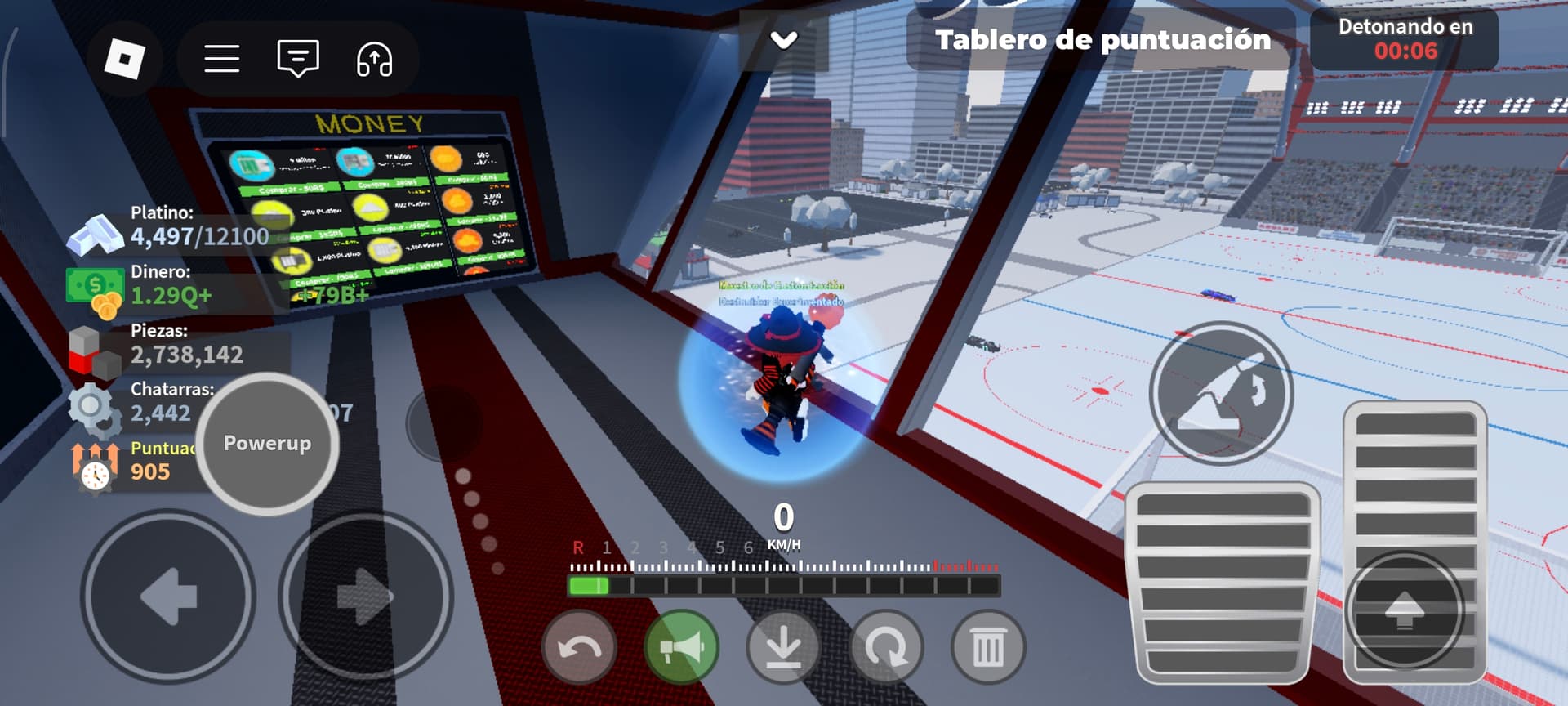
Task: Open the Roblox logo menu
Action: tap(125, 59)
